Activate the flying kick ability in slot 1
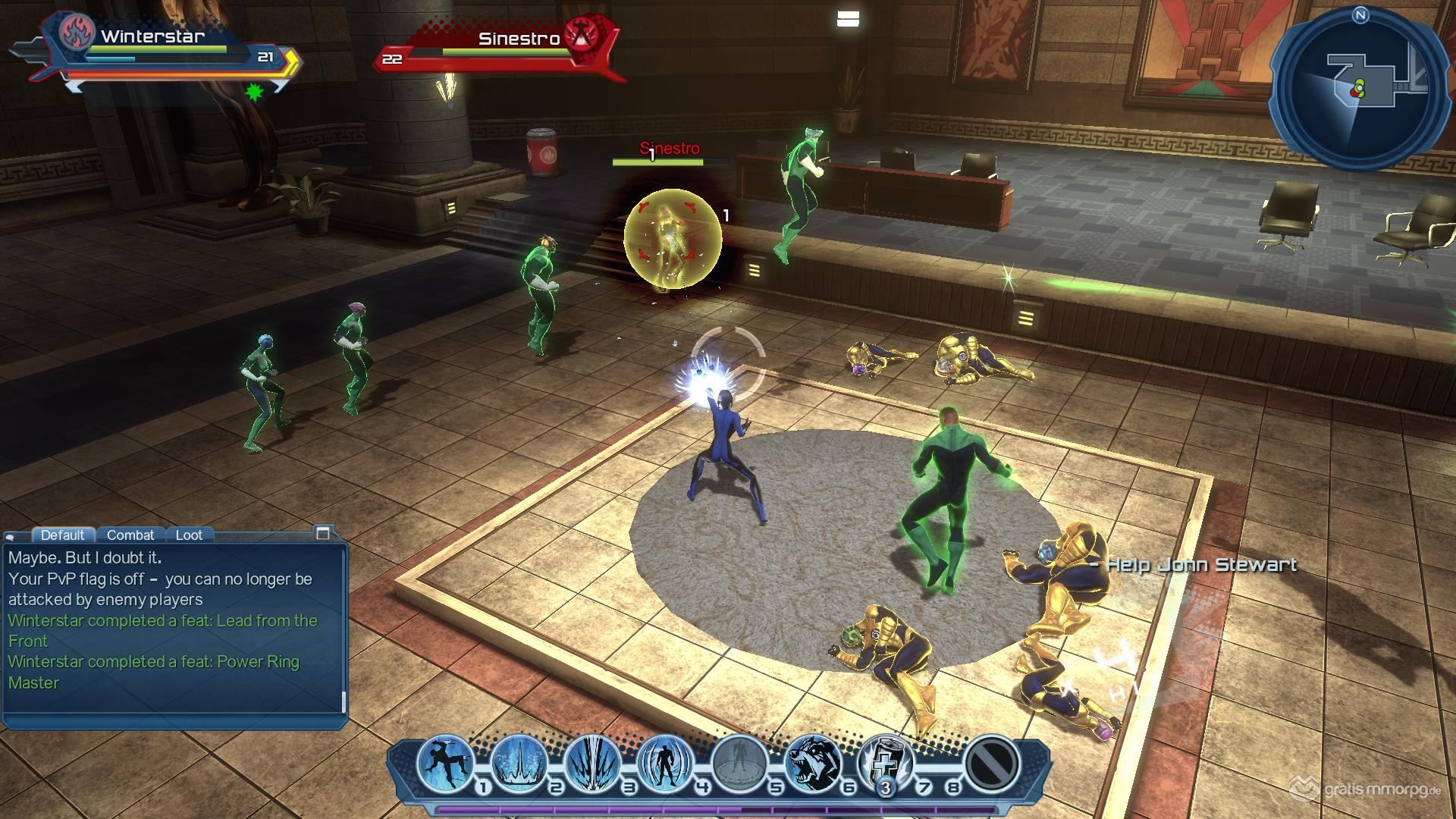The image size is (1456, 819). [445, 763]
